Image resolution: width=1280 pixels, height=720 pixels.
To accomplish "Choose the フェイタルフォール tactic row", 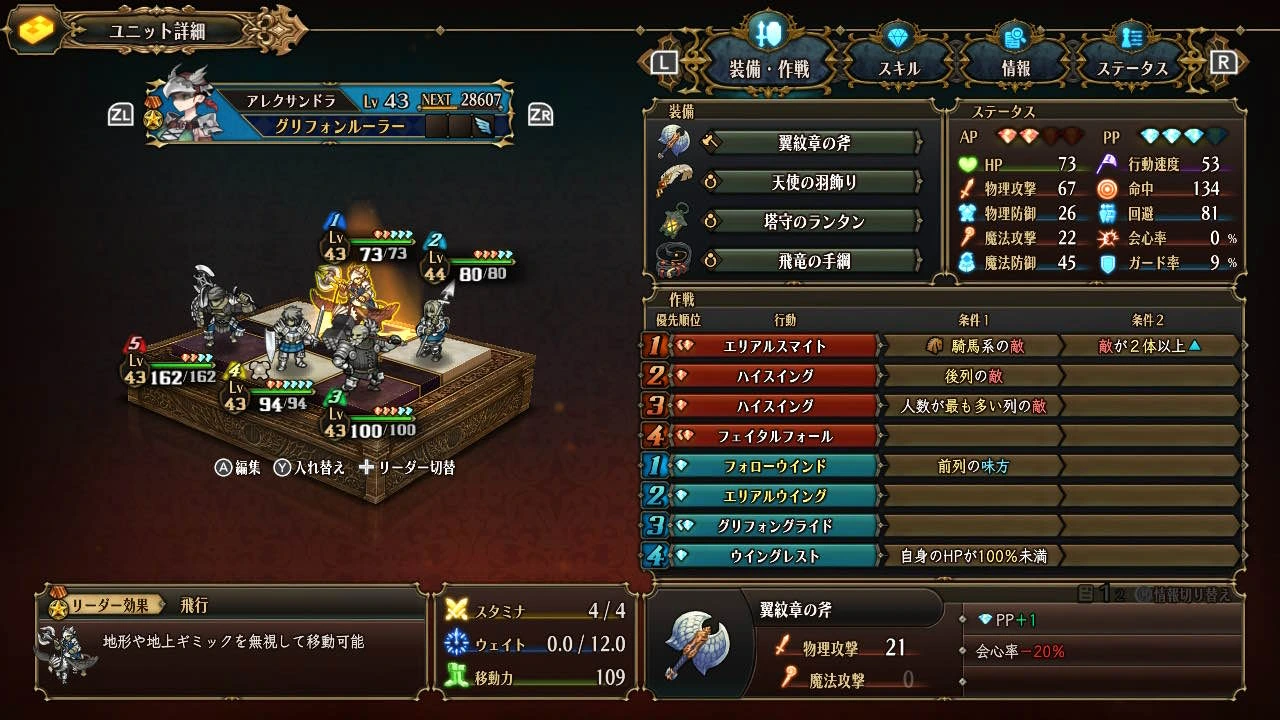I will coord(774,436).
